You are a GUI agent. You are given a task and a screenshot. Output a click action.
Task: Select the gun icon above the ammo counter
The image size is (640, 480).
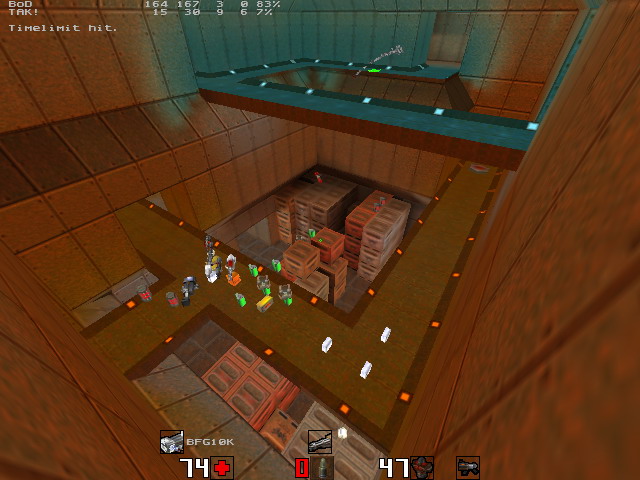(320, 441)
